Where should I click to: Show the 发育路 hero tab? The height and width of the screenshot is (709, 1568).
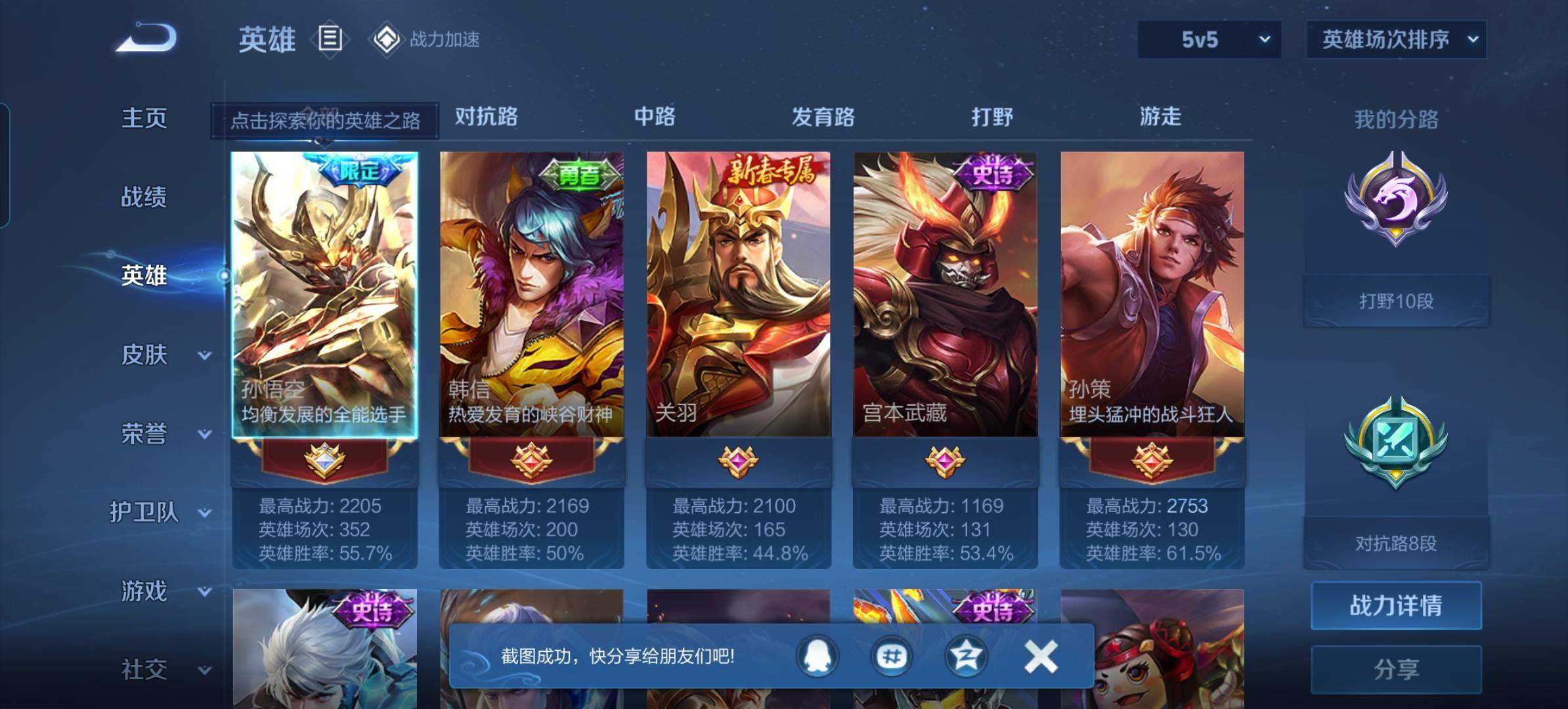pyautogui.click(x=823, y=117)
